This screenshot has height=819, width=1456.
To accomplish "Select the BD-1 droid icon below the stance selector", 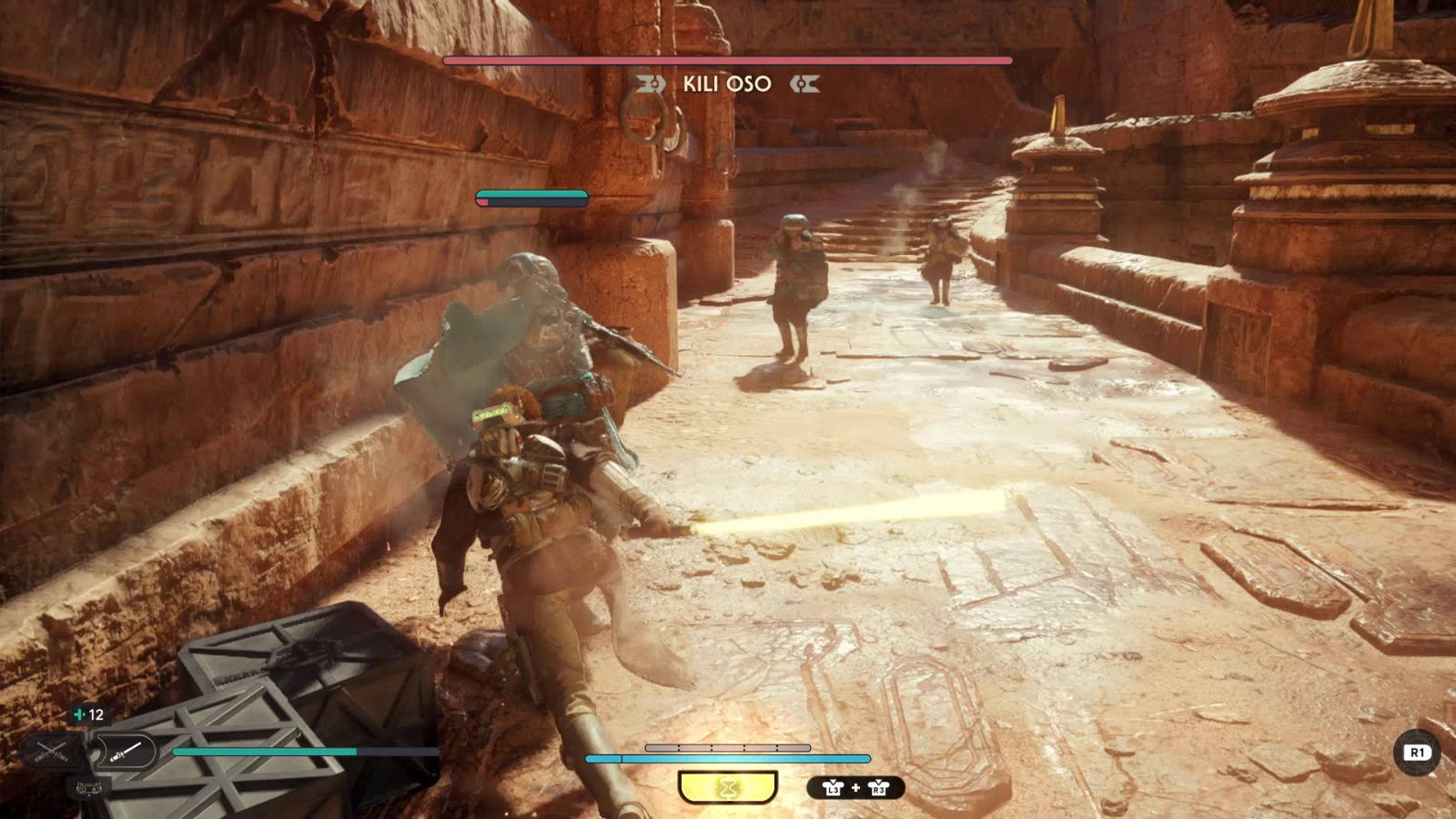I will [89, 788].
